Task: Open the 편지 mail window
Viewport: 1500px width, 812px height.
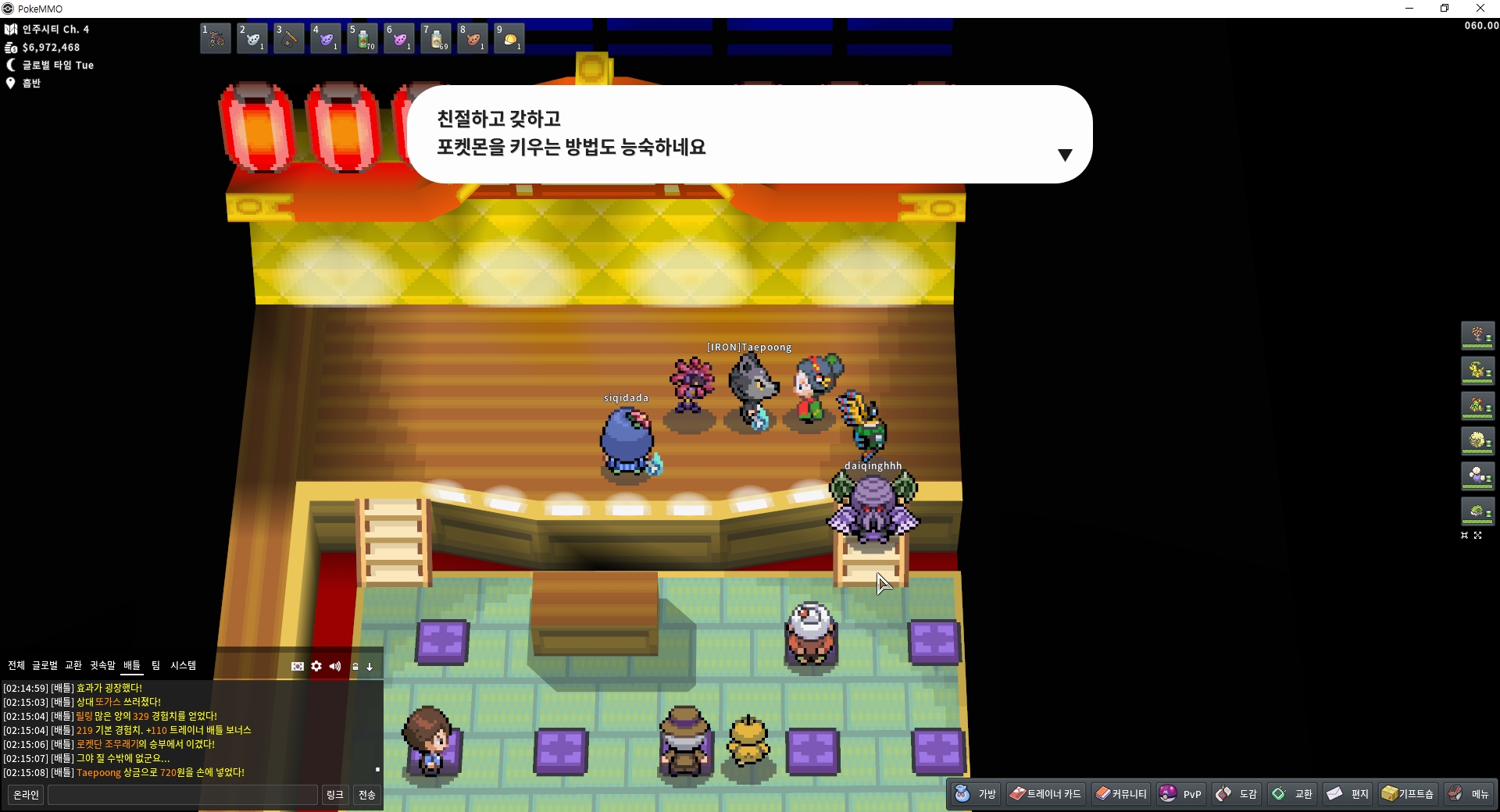Action: [1348, 794]
